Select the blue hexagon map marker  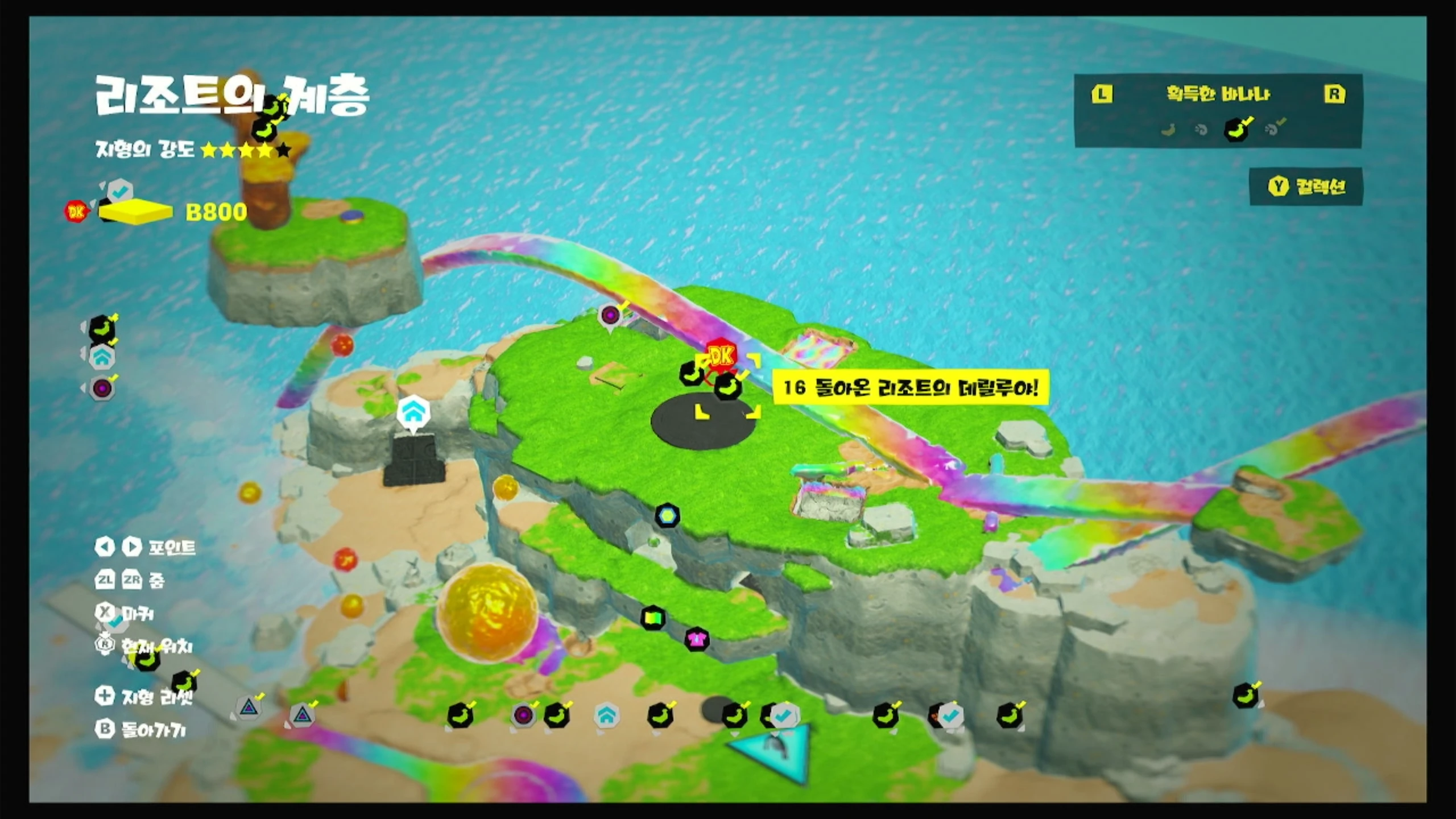click(667, 515)
